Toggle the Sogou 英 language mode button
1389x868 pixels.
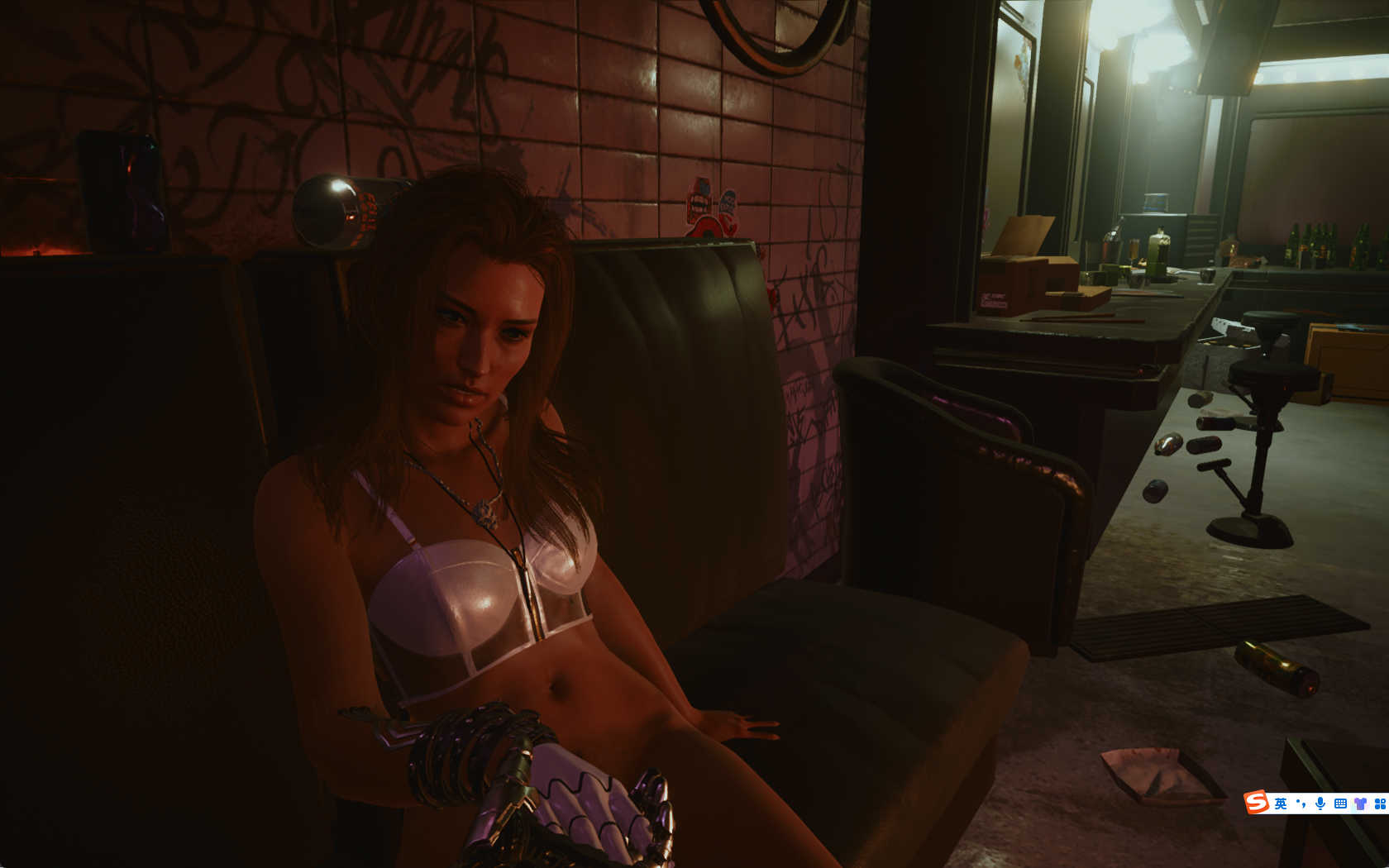(x=1281, y=803)
